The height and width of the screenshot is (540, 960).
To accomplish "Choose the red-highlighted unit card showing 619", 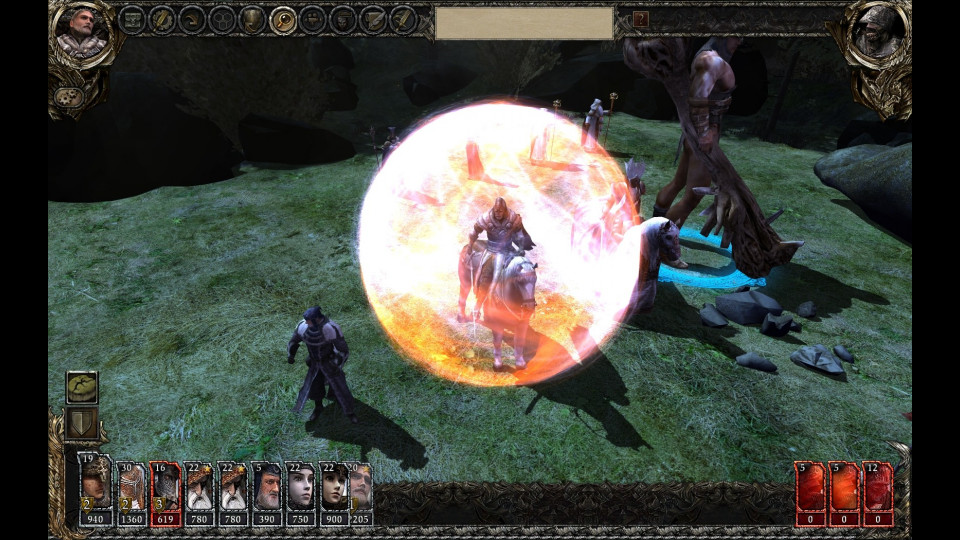I will [165, 491].
